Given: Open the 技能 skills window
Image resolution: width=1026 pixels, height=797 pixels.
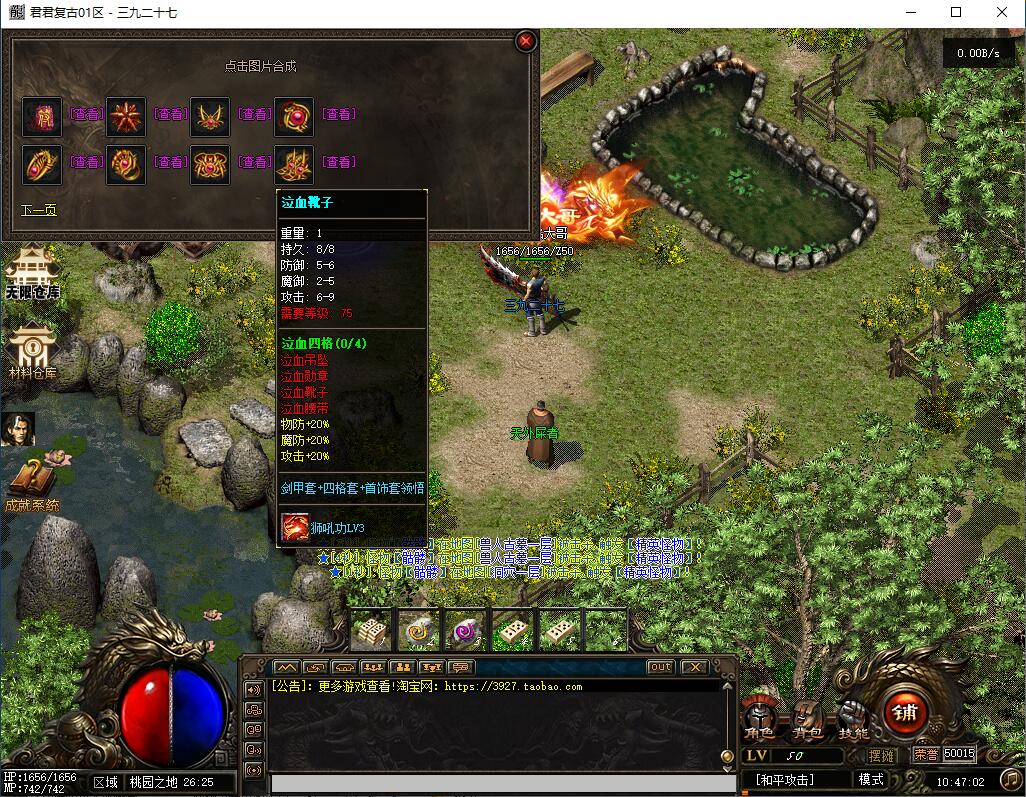Looking at the screenshot, I should click(x=853, y=718).
